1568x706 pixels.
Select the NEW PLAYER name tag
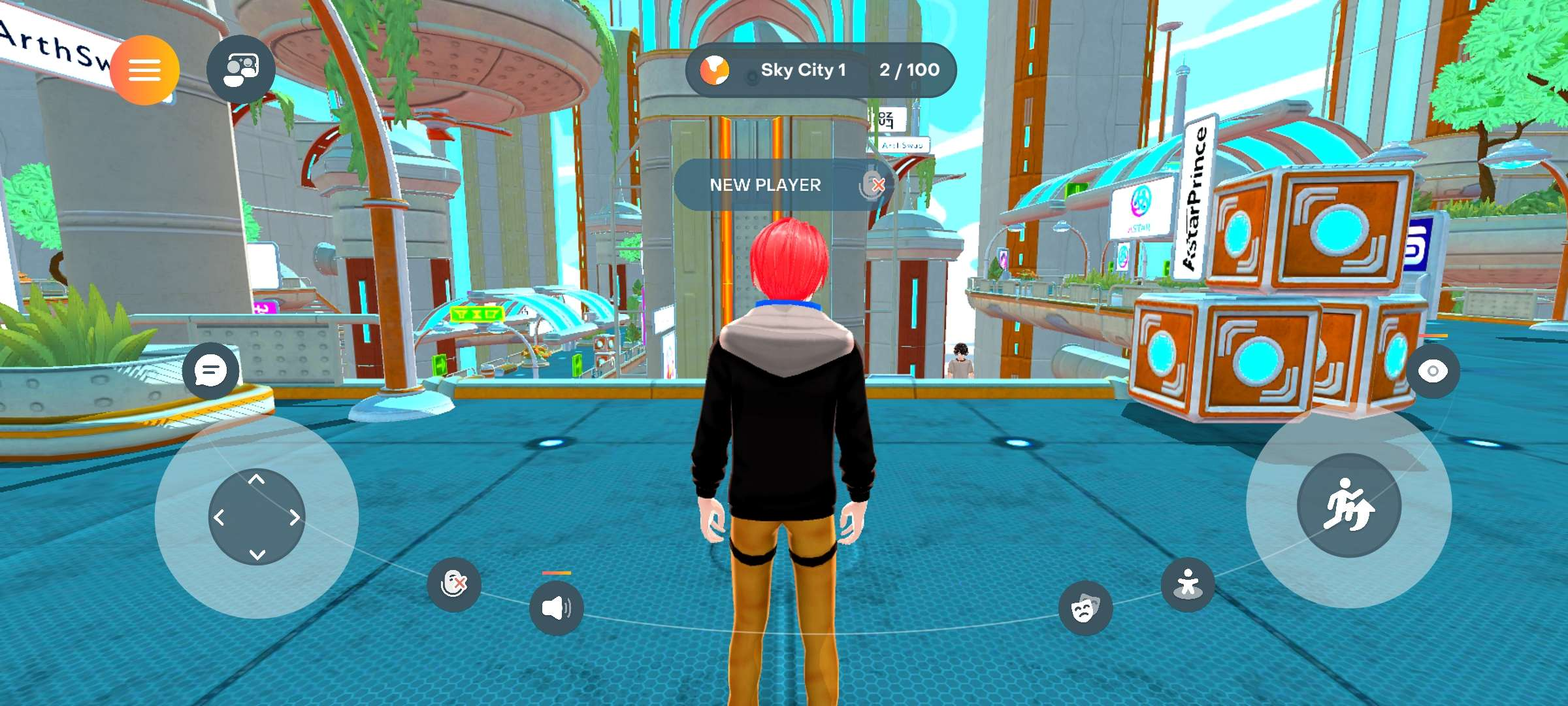pyautogui.click(x=765, y=185)
